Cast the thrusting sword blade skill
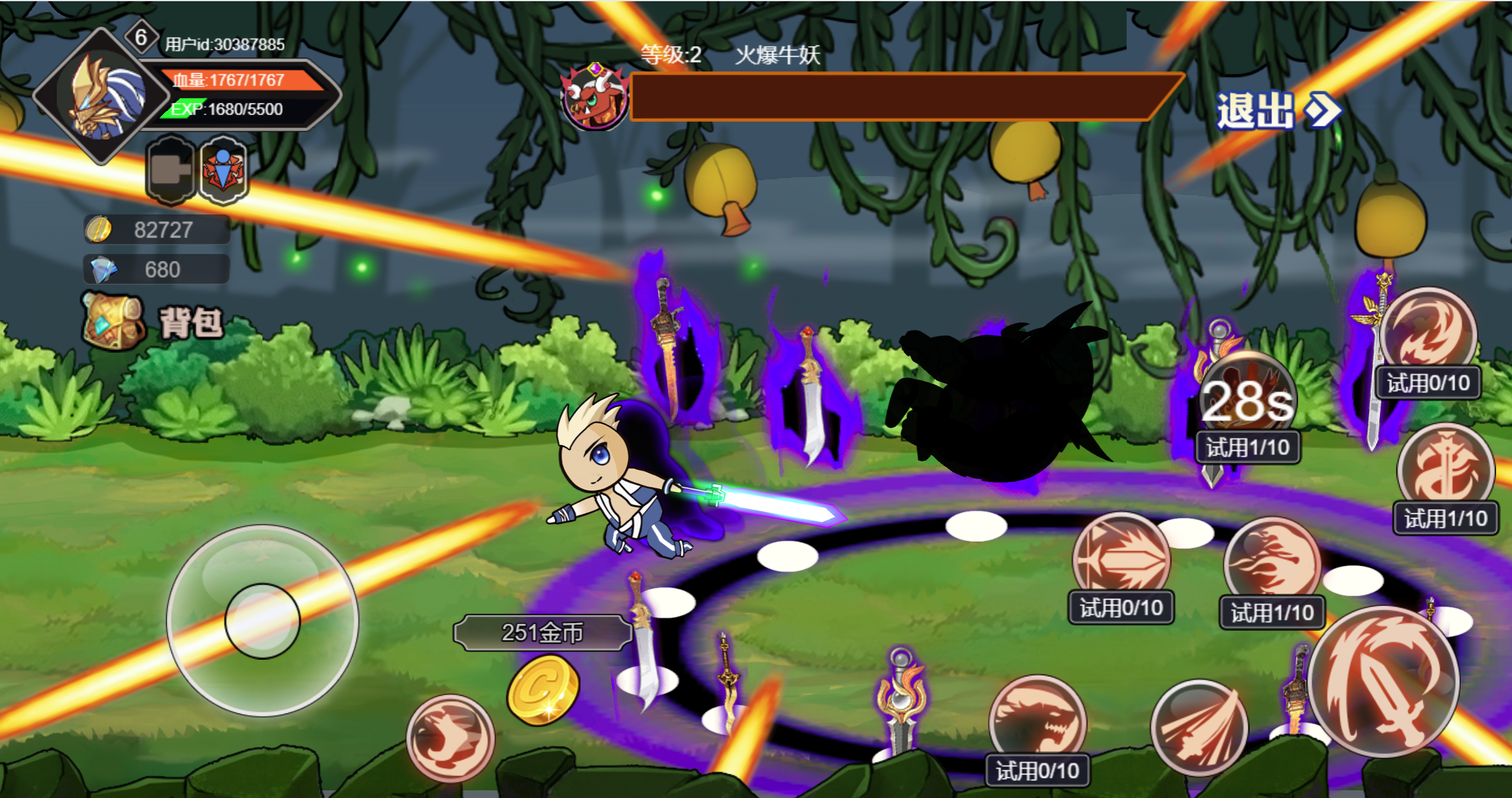The height and width of the screenshot is (798, 1512). (x=1121, y=558)
